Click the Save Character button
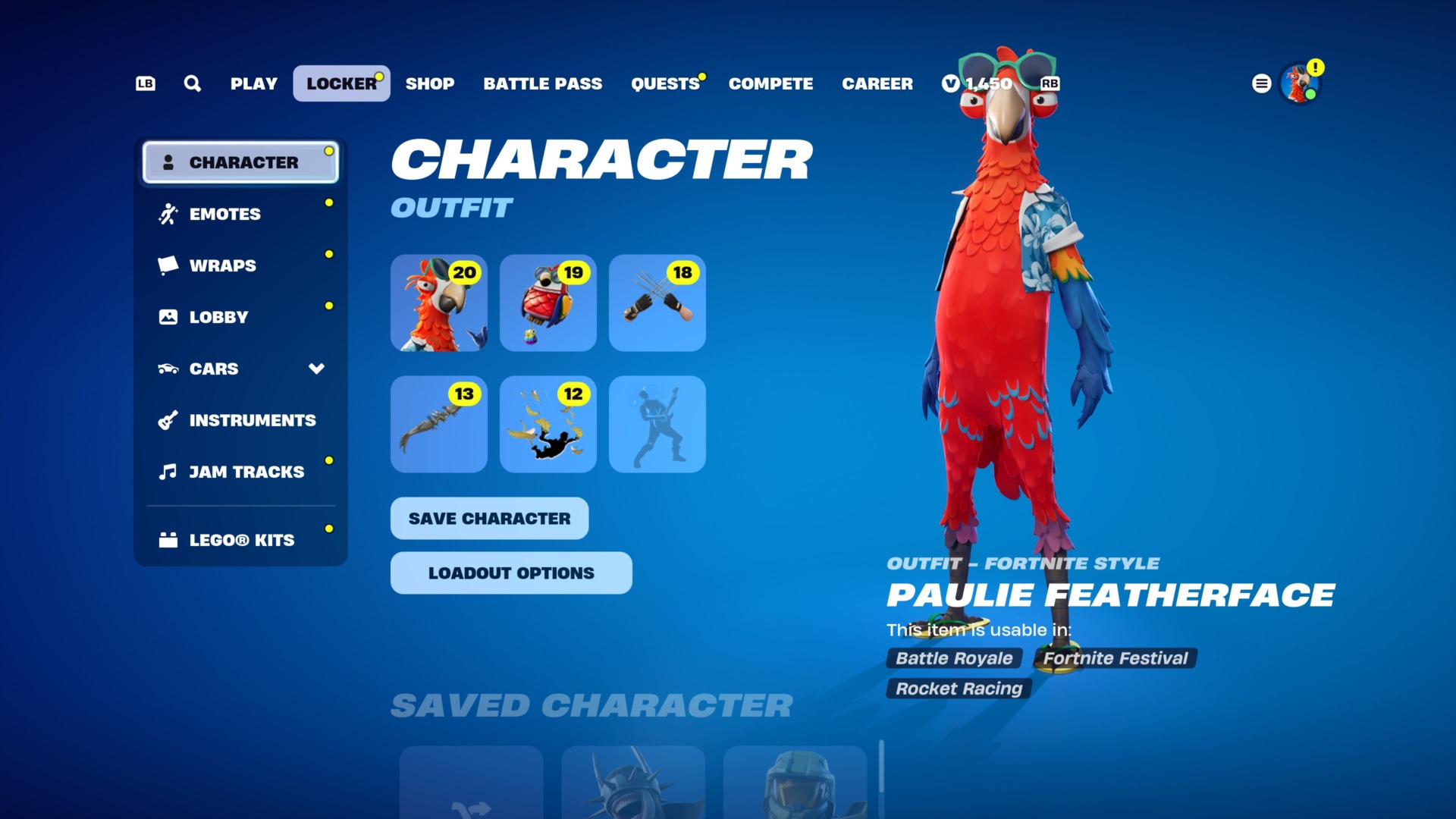 click(488, 518)
